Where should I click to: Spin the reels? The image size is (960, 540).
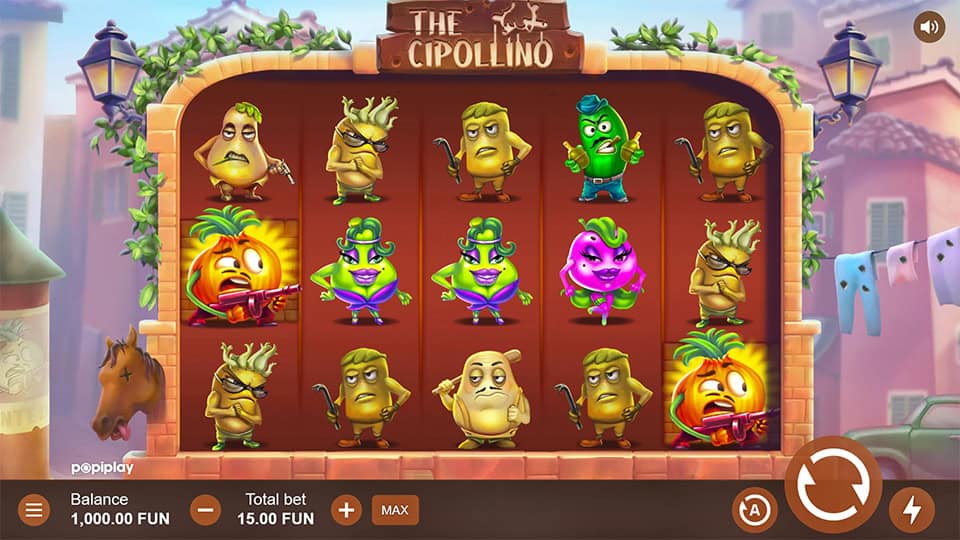point(832,484)
